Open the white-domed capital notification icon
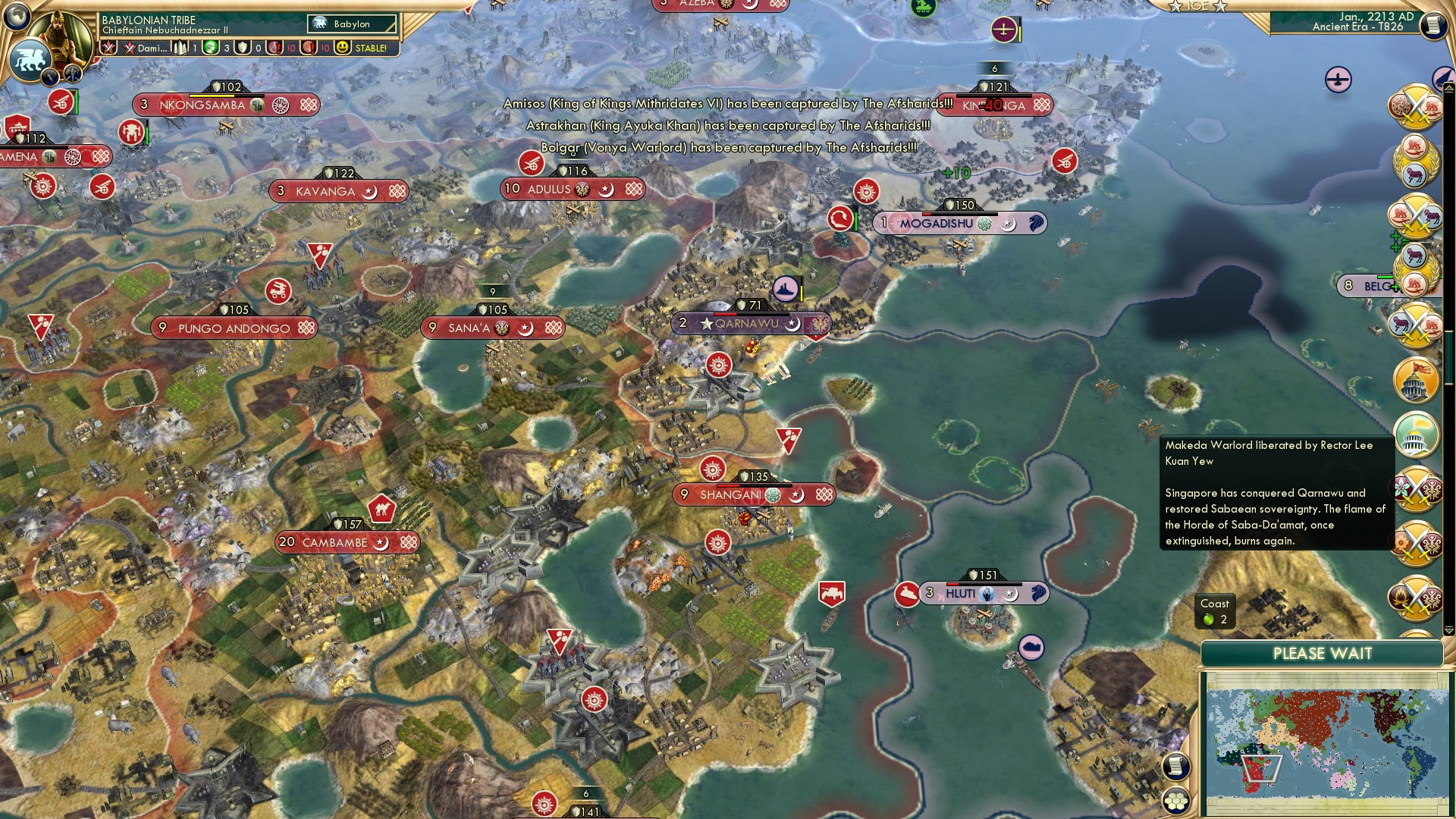1456x819 pixels. (x=1415, y=436)
